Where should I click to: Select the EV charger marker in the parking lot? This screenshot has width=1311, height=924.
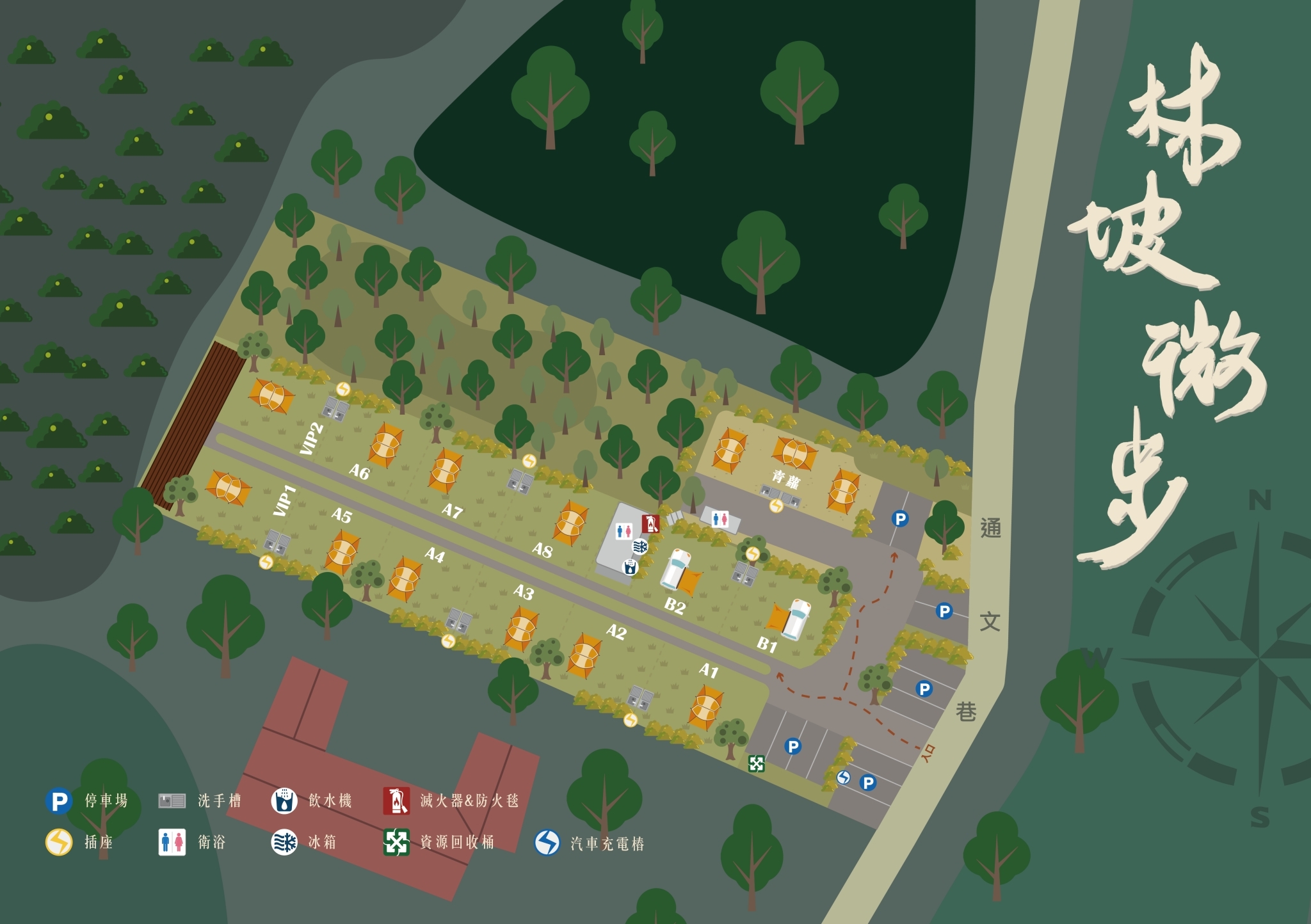coord(844,777)
